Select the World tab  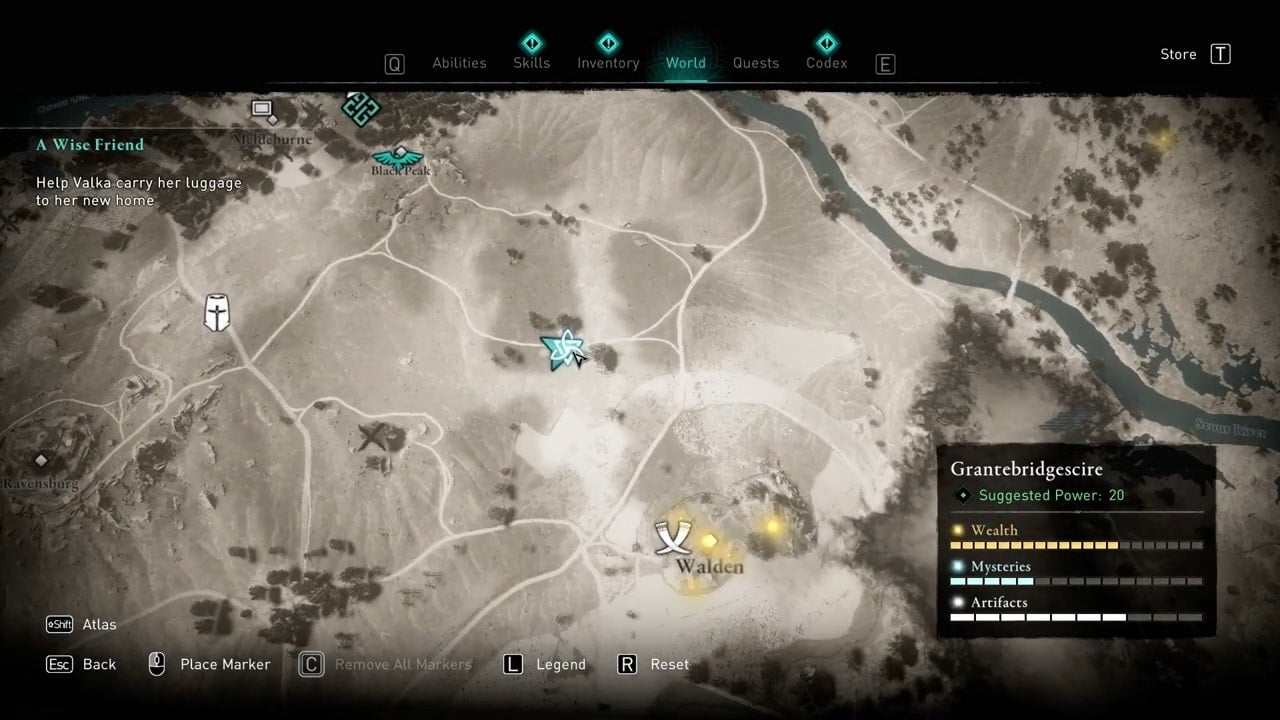(686, 63)
